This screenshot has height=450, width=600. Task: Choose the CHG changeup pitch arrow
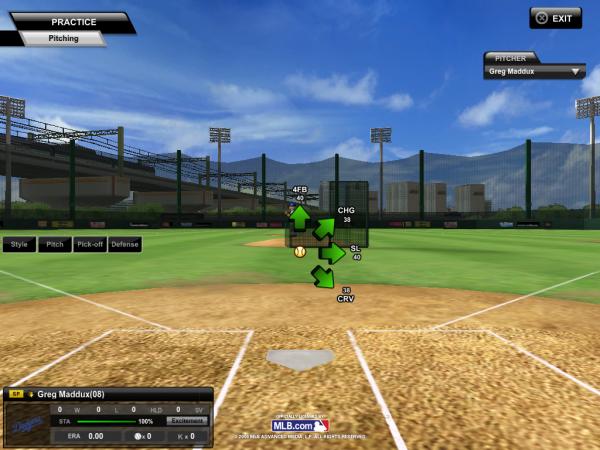(324, 230)
